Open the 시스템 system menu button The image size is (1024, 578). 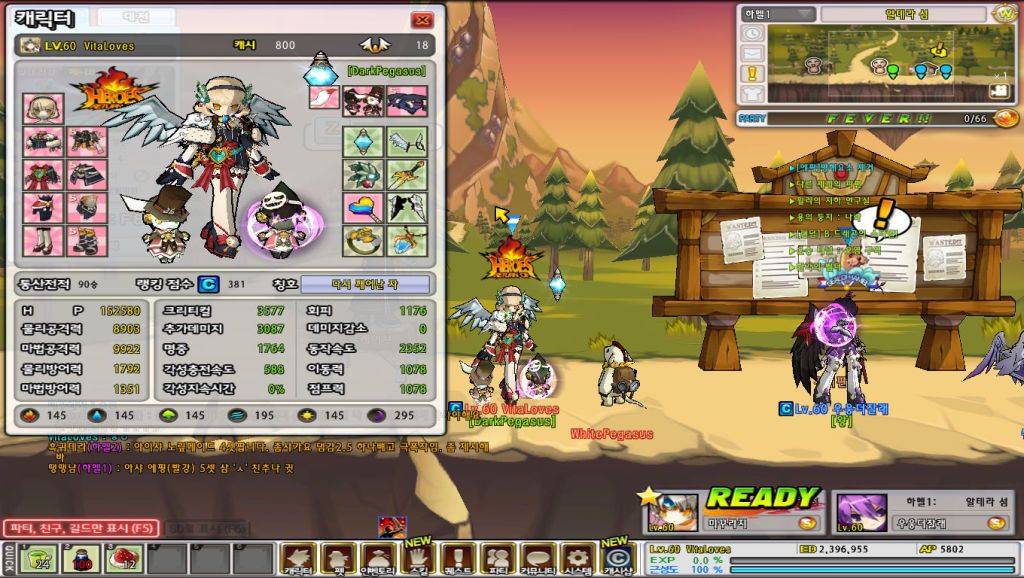577,558
